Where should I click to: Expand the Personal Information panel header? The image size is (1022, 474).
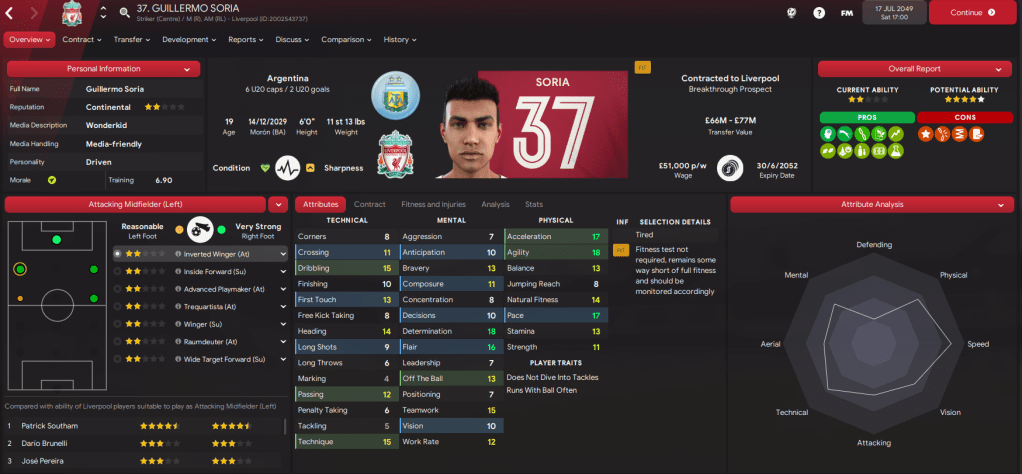point(104,69)
